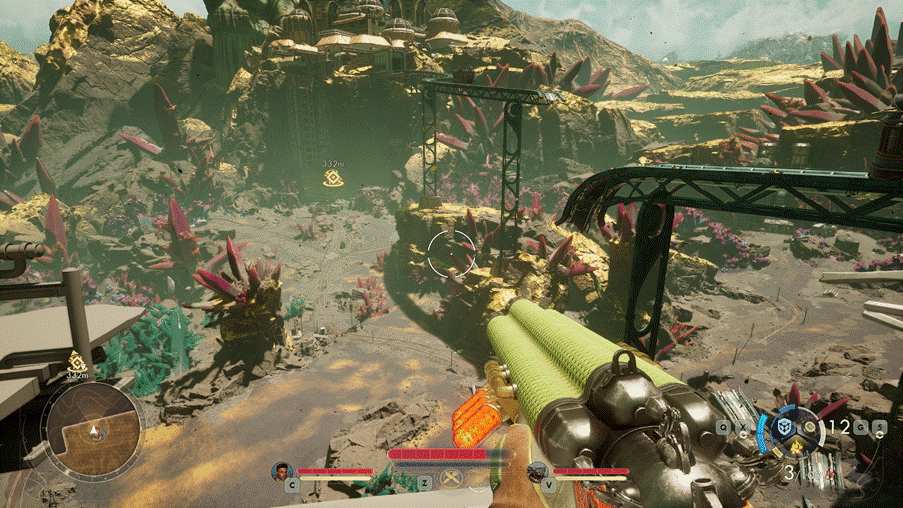Select the left companion portrait

pyautogui.click(x=283, y=471)
